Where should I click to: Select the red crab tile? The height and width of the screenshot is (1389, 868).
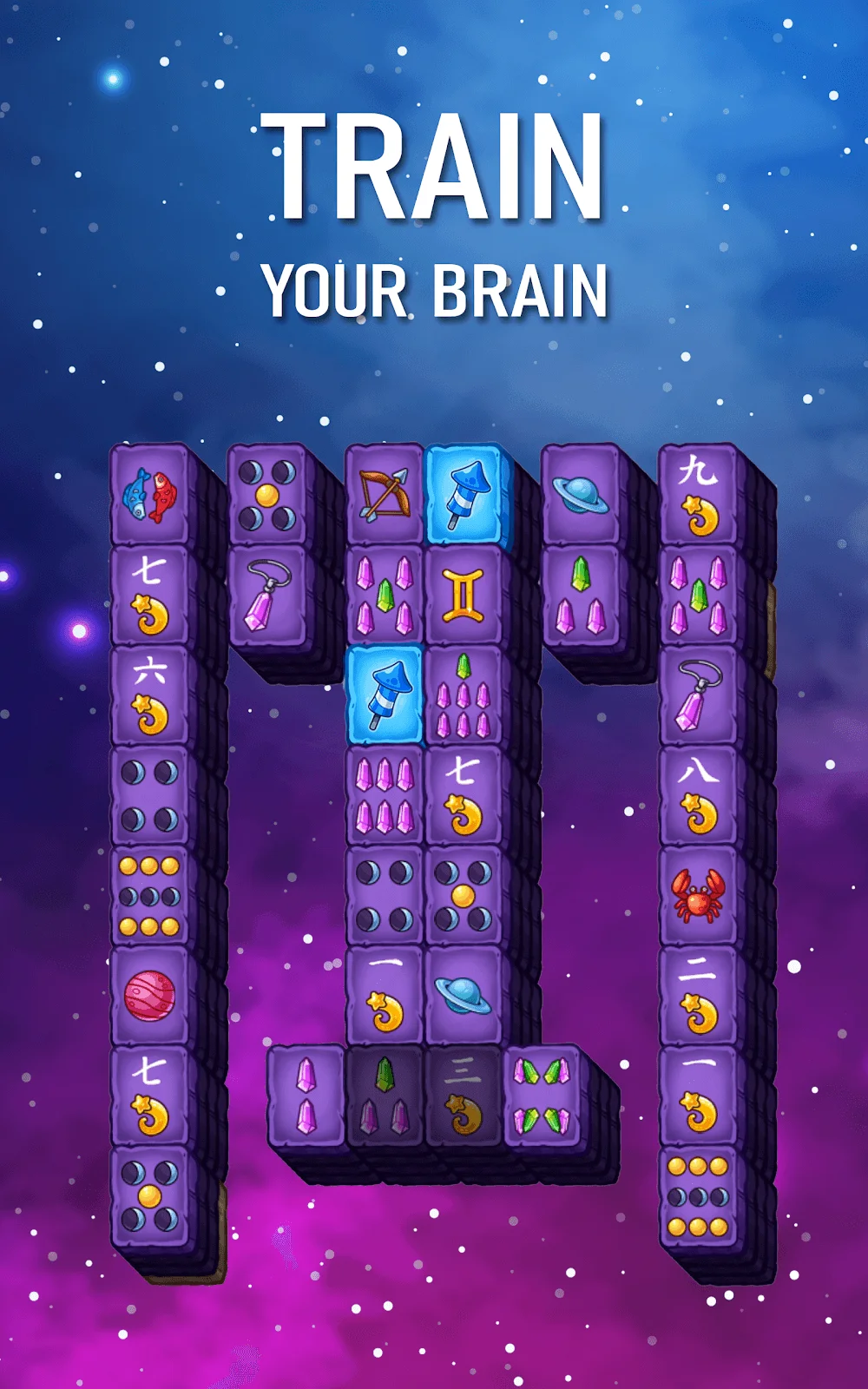click(x=698, y=896)
